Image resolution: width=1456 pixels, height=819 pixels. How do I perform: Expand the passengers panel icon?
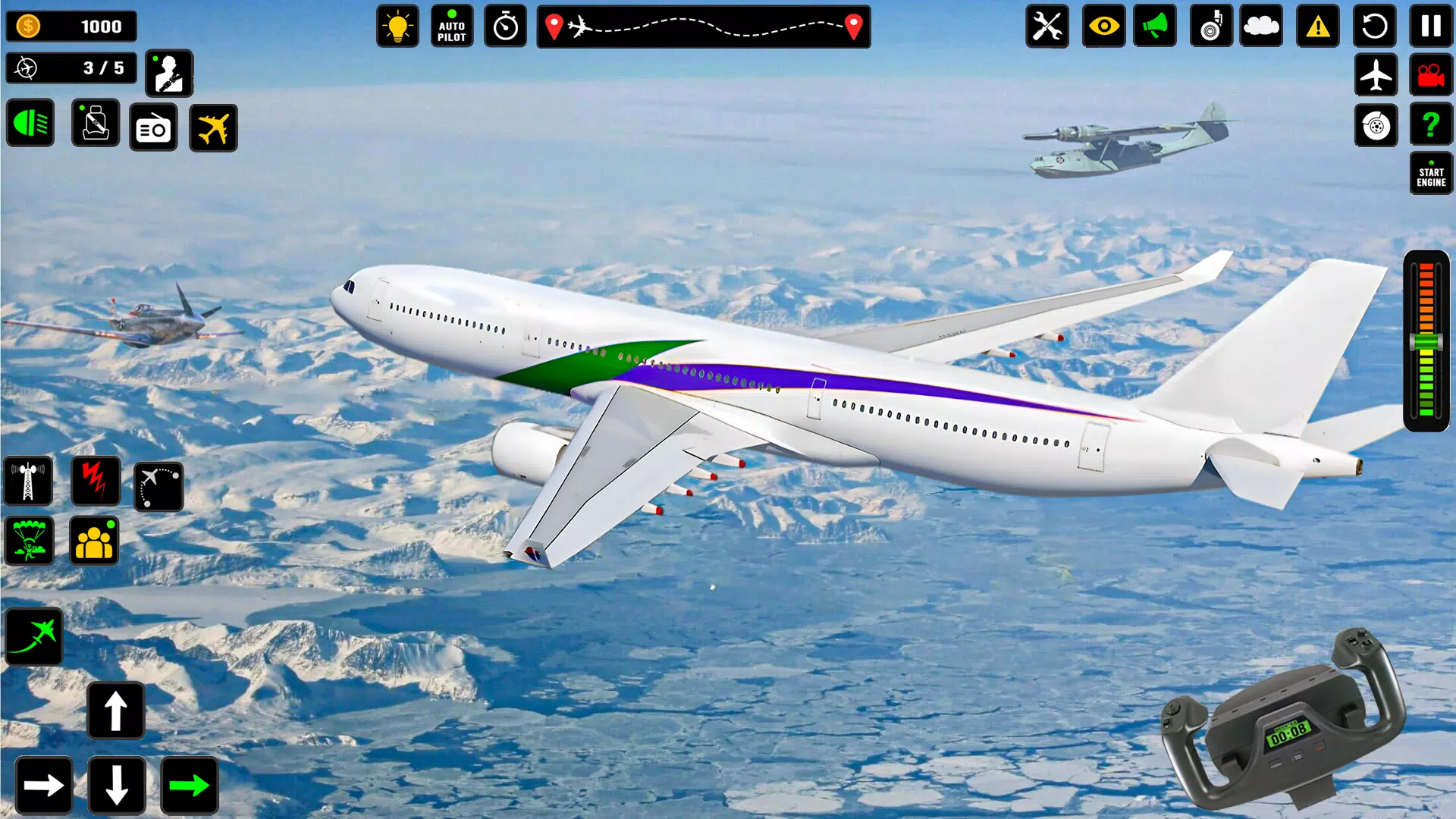tap(96, 541)
